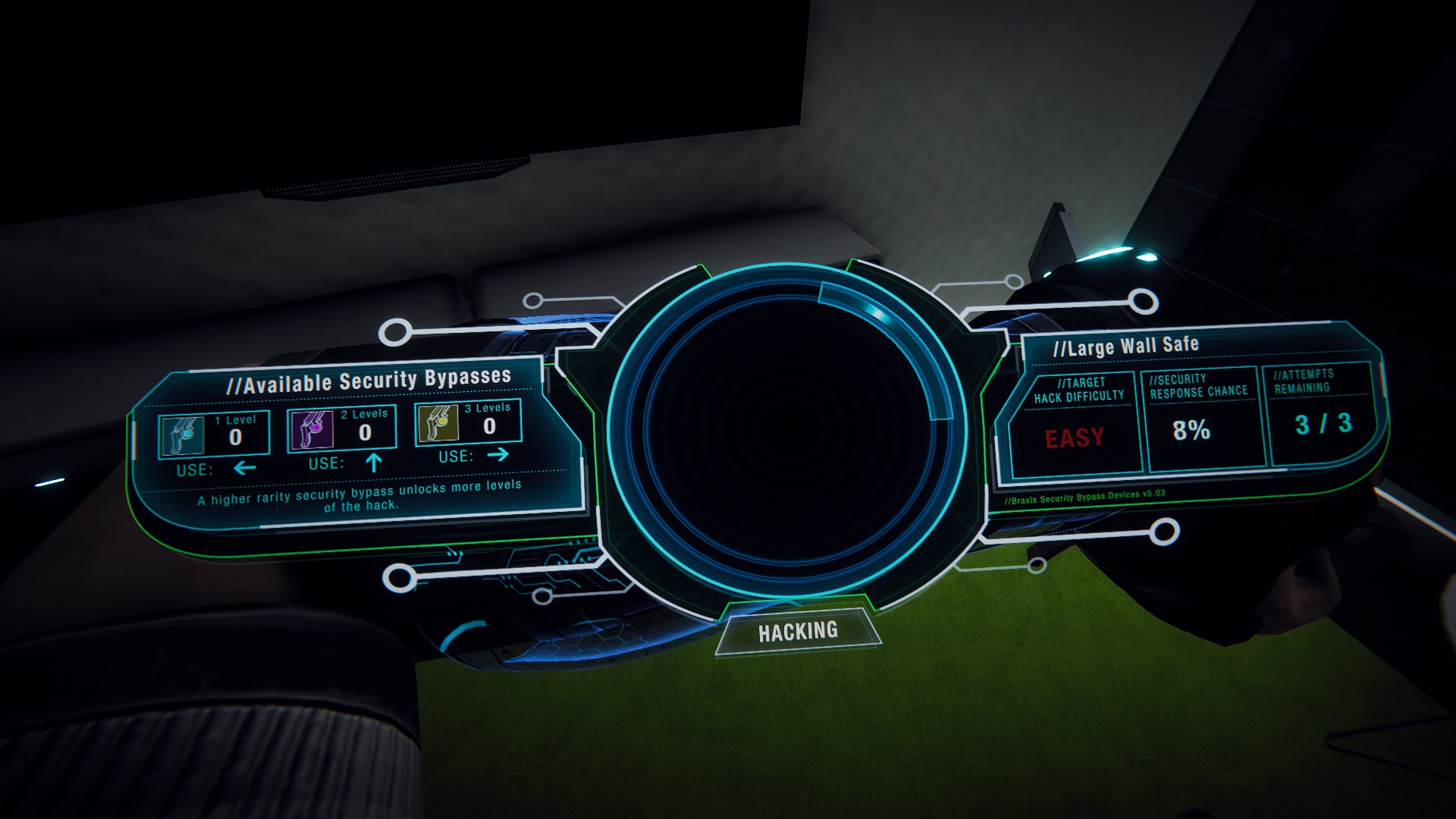Click the circular hacking ring dial
1456x819 pixels.
786,442
